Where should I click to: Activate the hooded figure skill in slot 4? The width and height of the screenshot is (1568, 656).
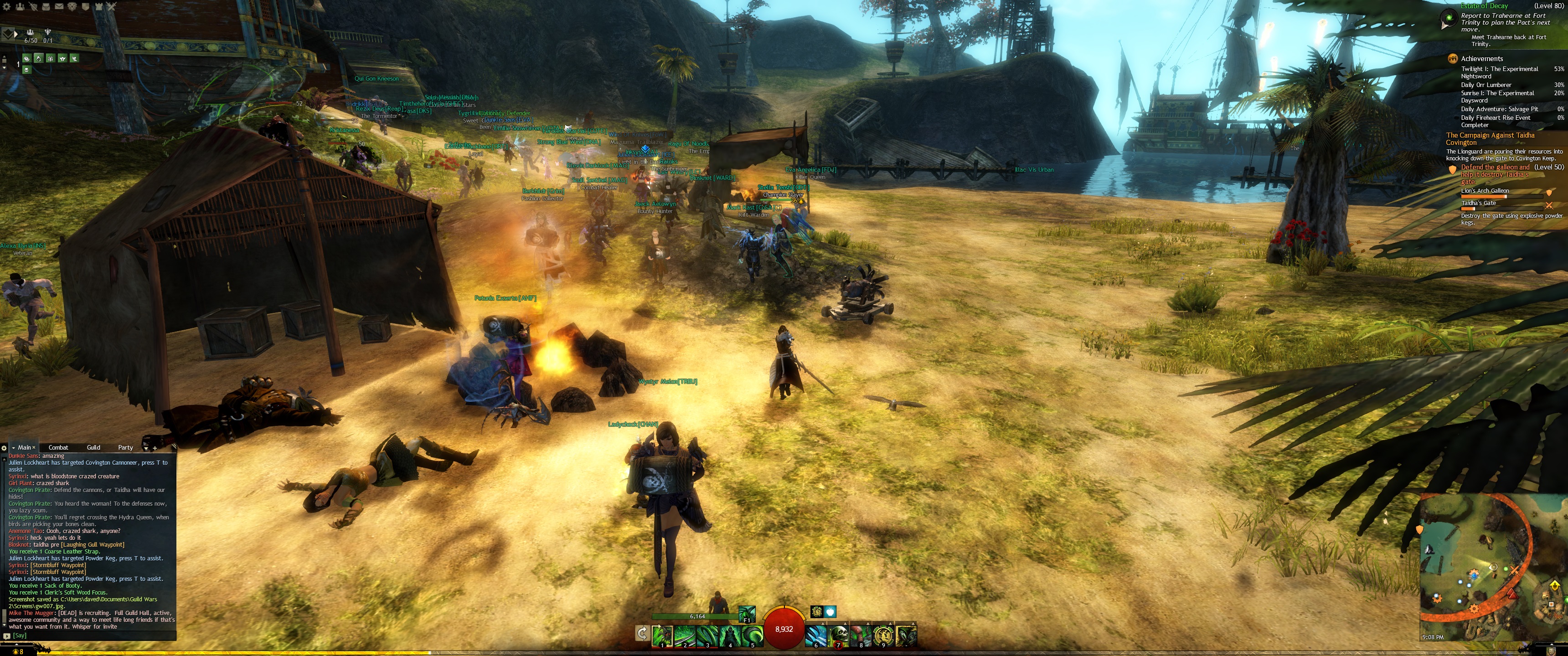pyautogui.click(x=729, y=635)
